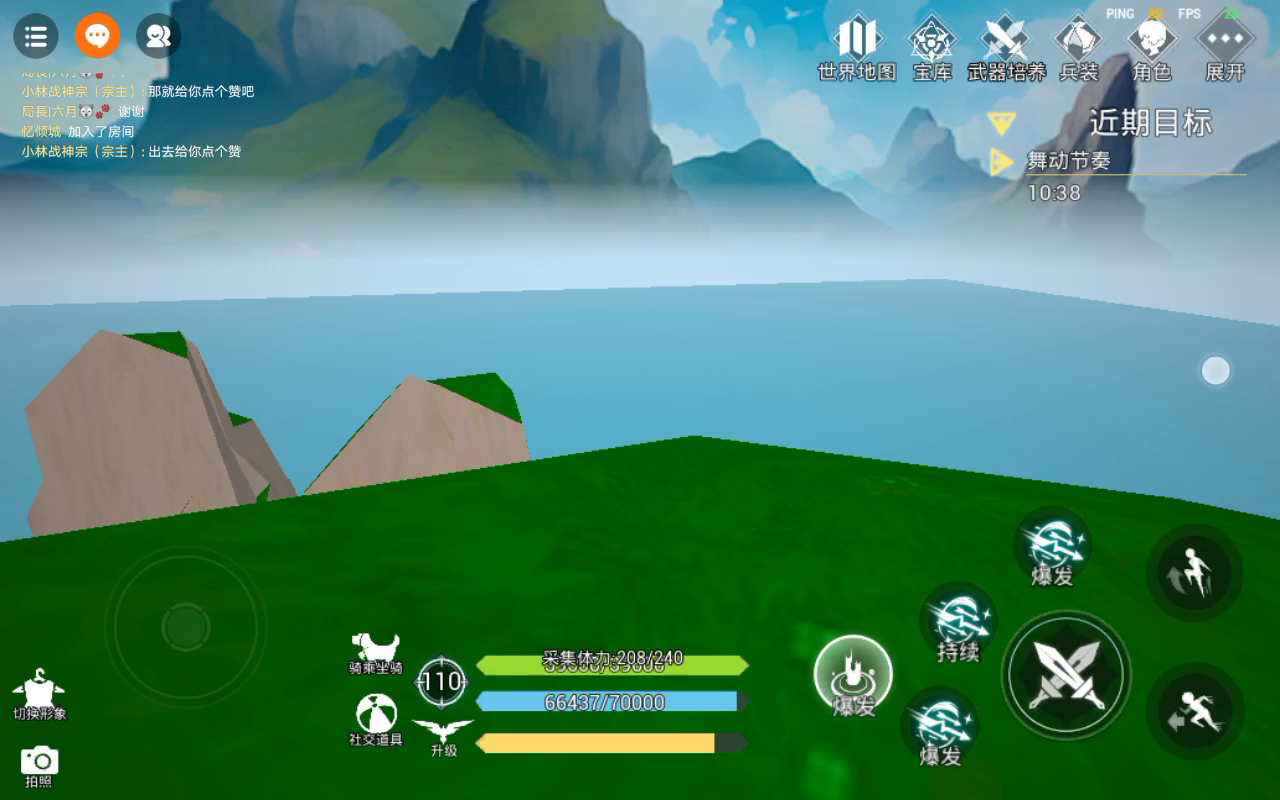Toggle the yellow triangle beside 近期目标
The image size is (1280, 800).
tap(1001, 123)
